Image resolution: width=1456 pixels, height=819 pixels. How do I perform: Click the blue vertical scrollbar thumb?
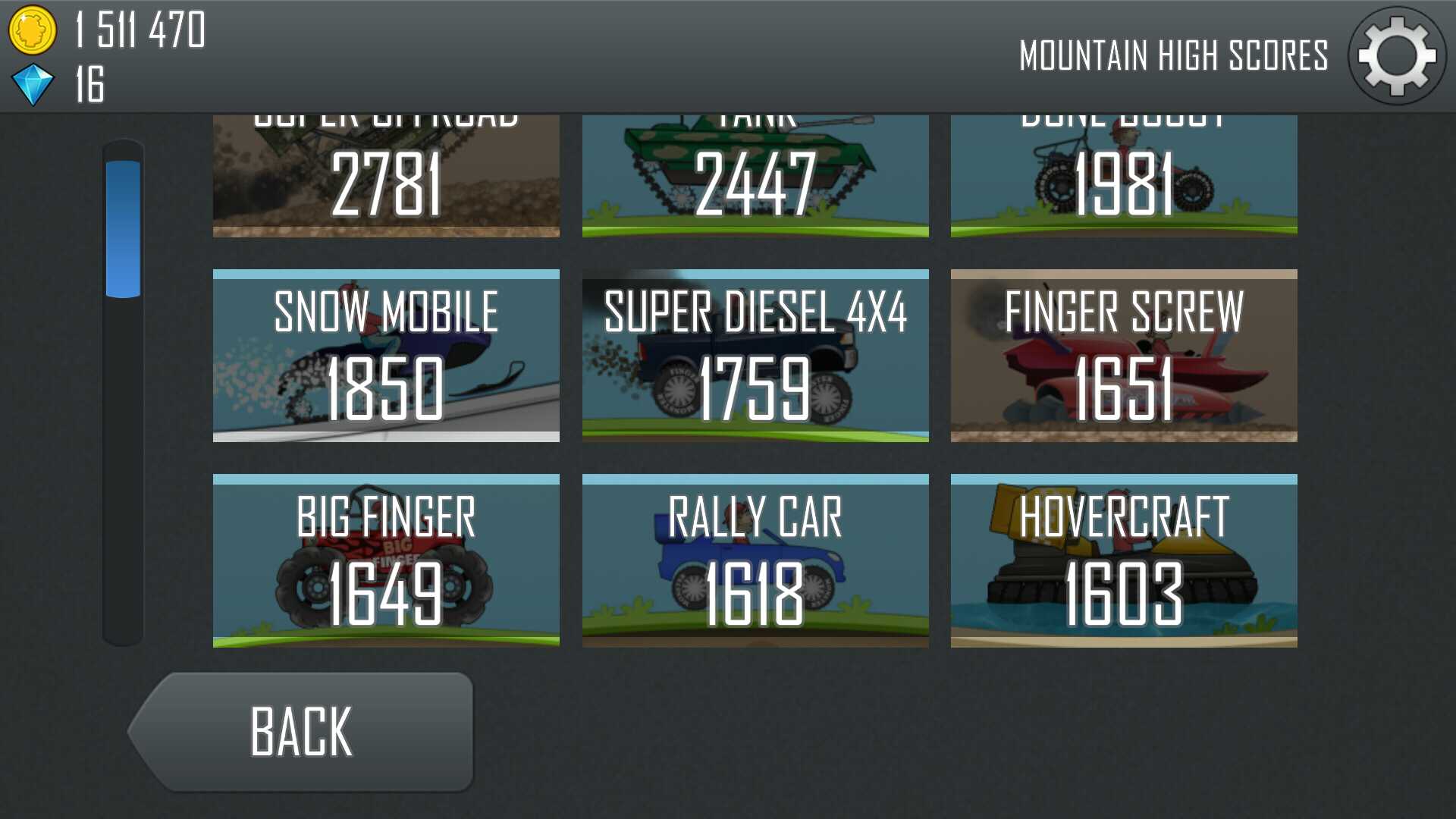(123, 228)
